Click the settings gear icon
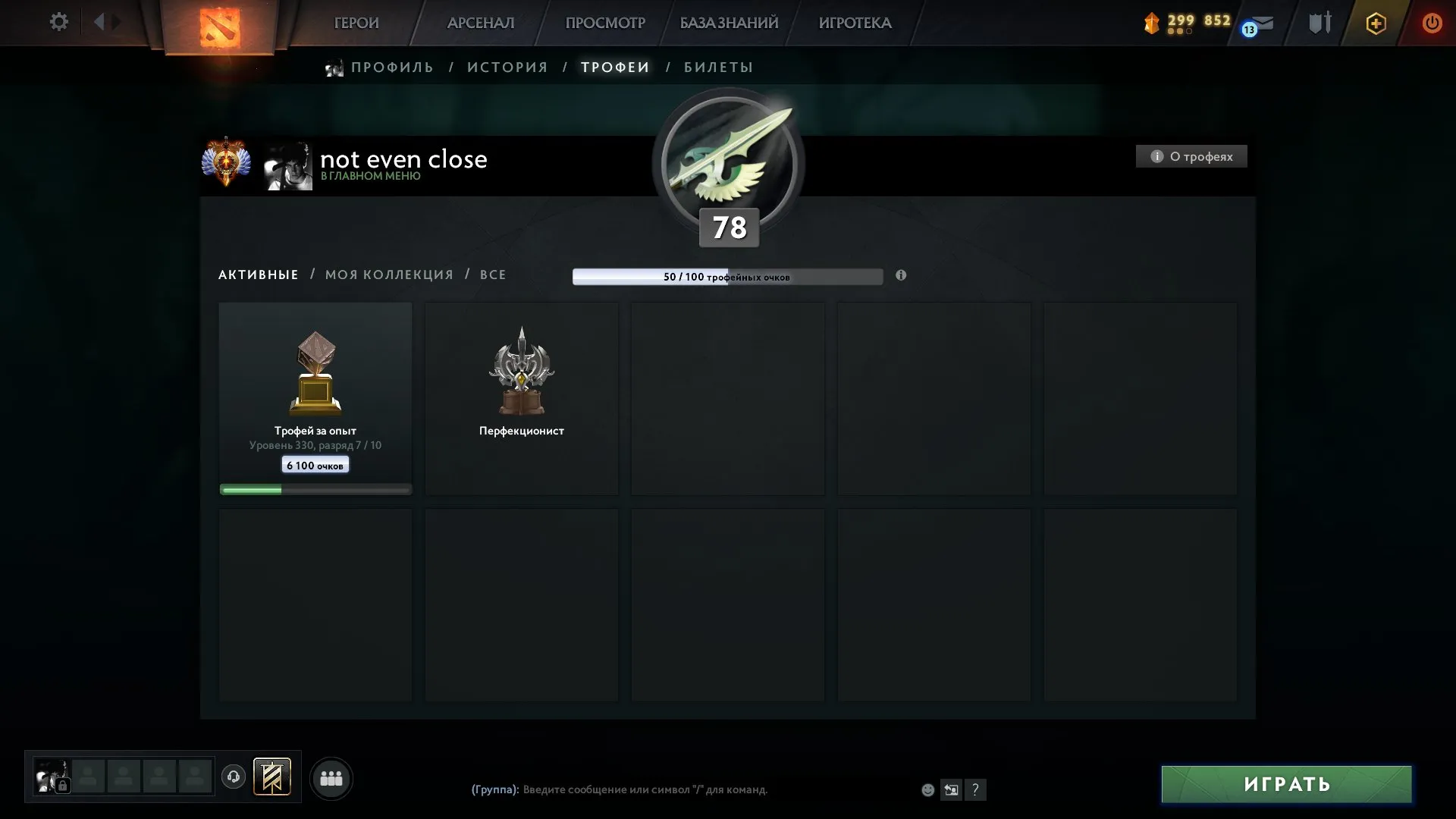The width and height of the screenshot is (1456, 819). 59,22
